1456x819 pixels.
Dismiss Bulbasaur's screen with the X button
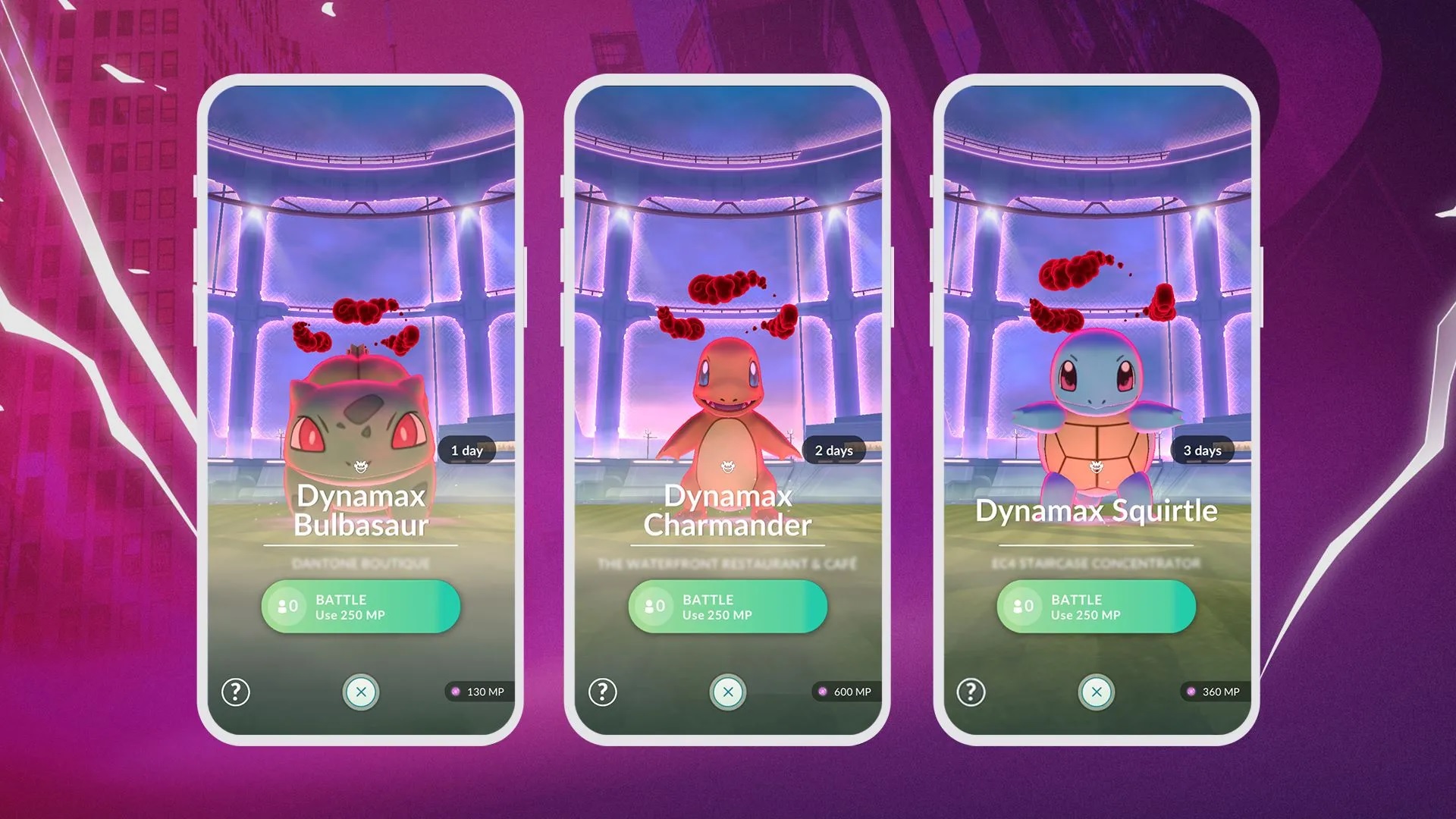[x=360, y=692]
